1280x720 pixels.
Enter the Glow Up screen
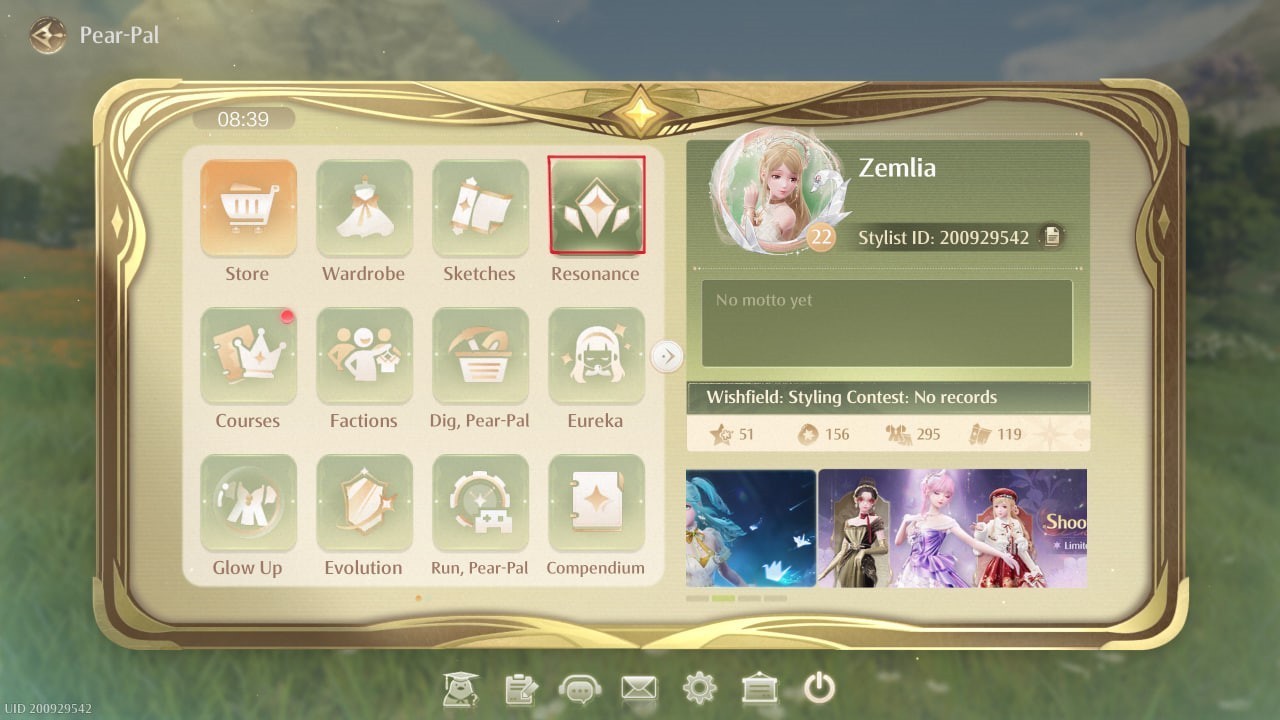tap(248, 503)
